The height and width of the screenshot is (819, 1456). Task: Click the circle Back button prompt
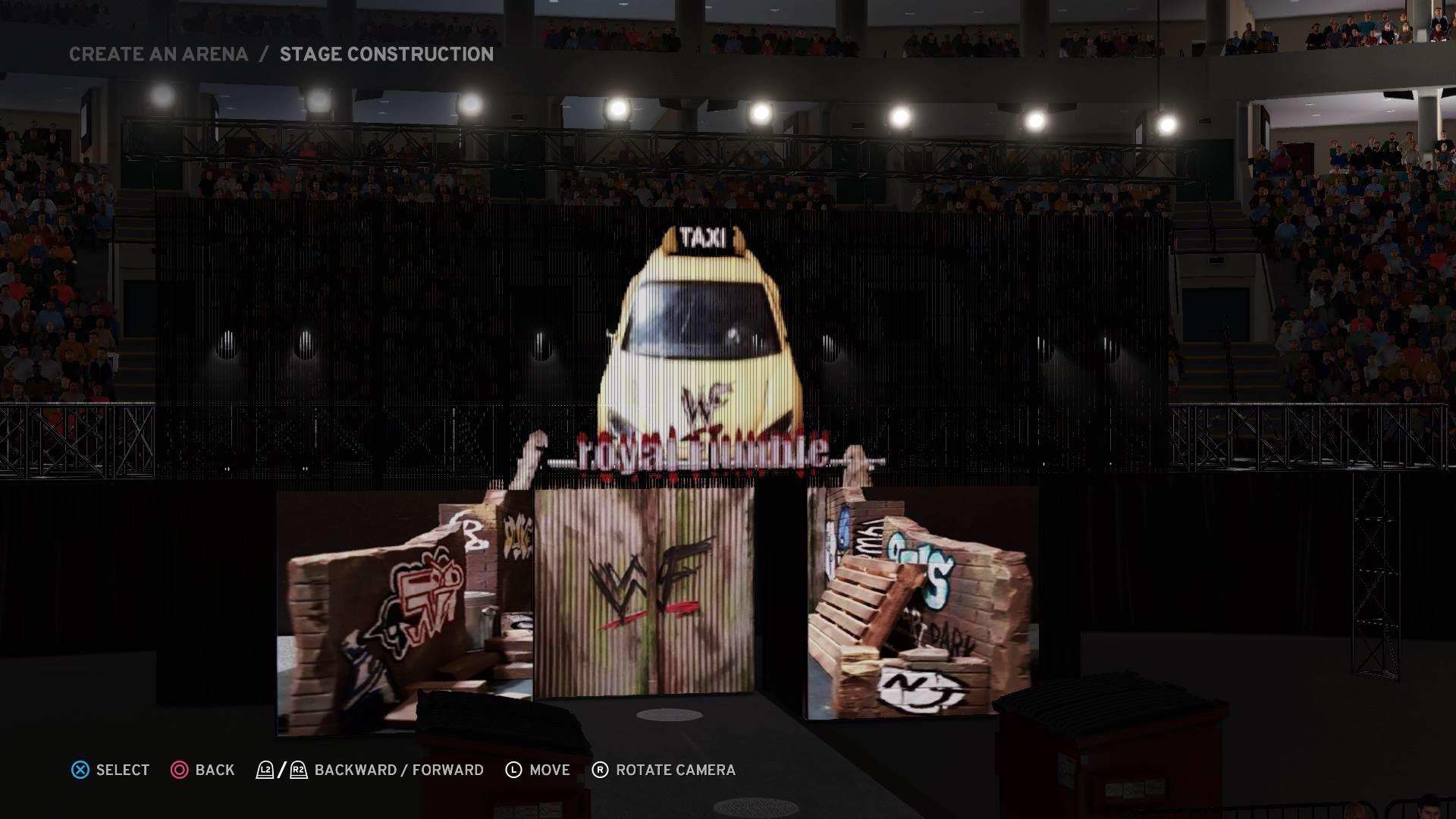[180, 770]
